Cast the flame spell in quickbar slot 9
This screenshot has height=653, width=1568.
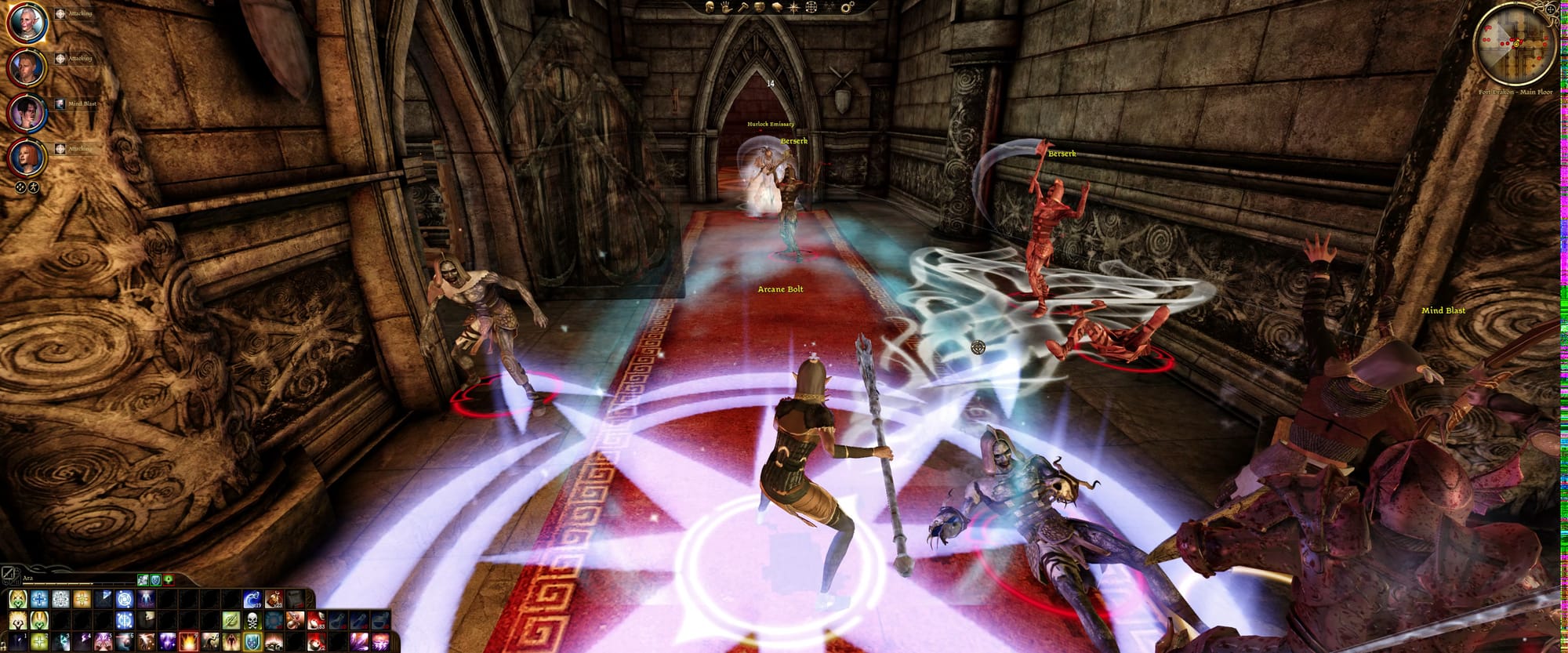(188, 643)
